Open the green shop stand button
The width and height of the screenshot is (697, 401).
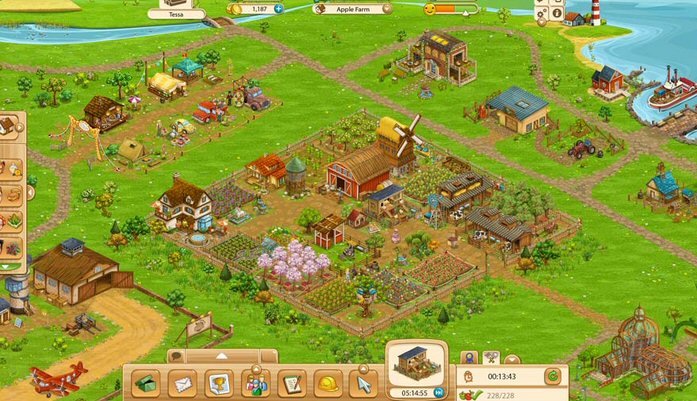tap(147, 382)
